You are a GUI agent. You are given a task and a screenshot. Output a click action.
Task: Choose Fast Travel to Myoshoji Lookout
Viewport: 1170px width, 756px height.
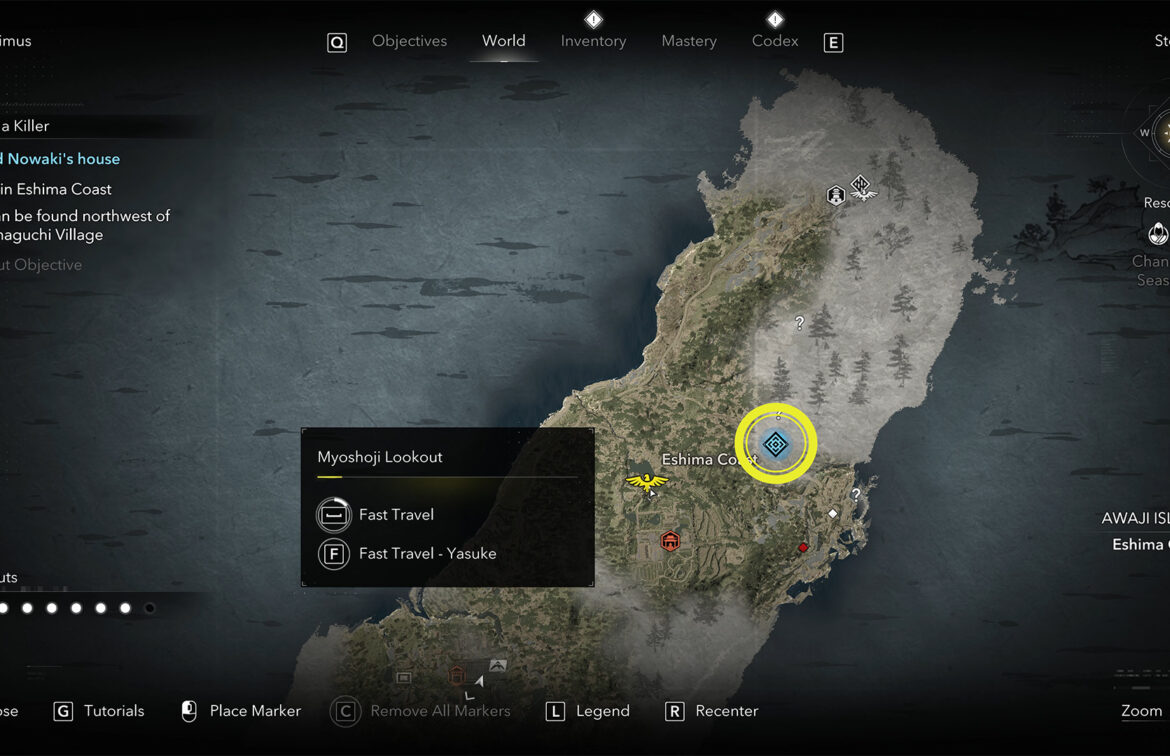396,515
